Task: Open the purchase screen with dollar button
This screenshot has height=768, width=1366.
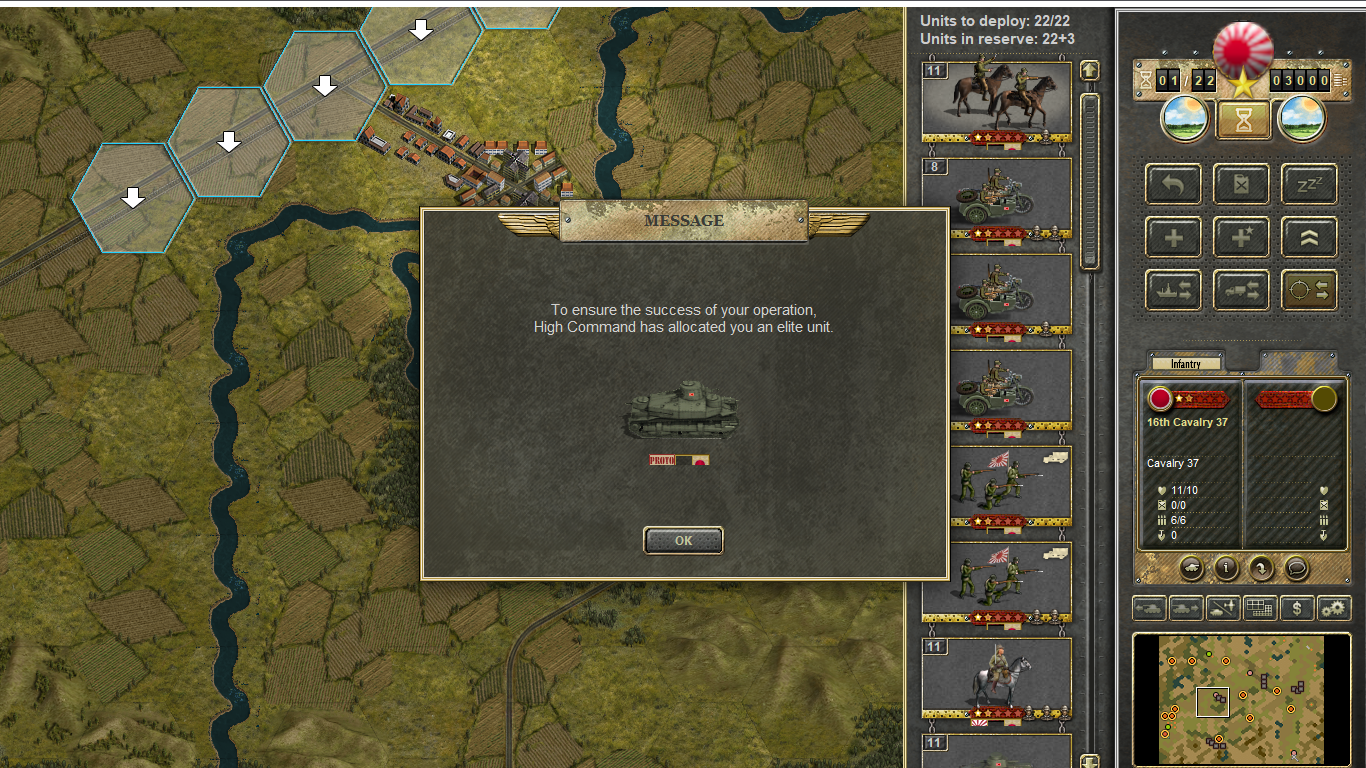Action: pyautogui.click(x=1297, y=608)
